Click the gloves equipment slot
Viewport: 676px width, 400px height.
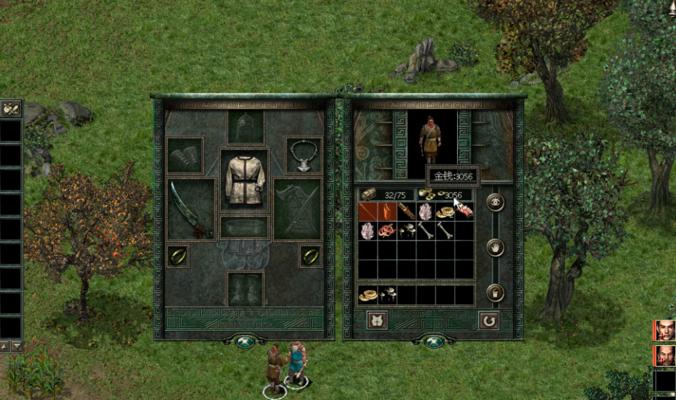[x=185, y=155]
